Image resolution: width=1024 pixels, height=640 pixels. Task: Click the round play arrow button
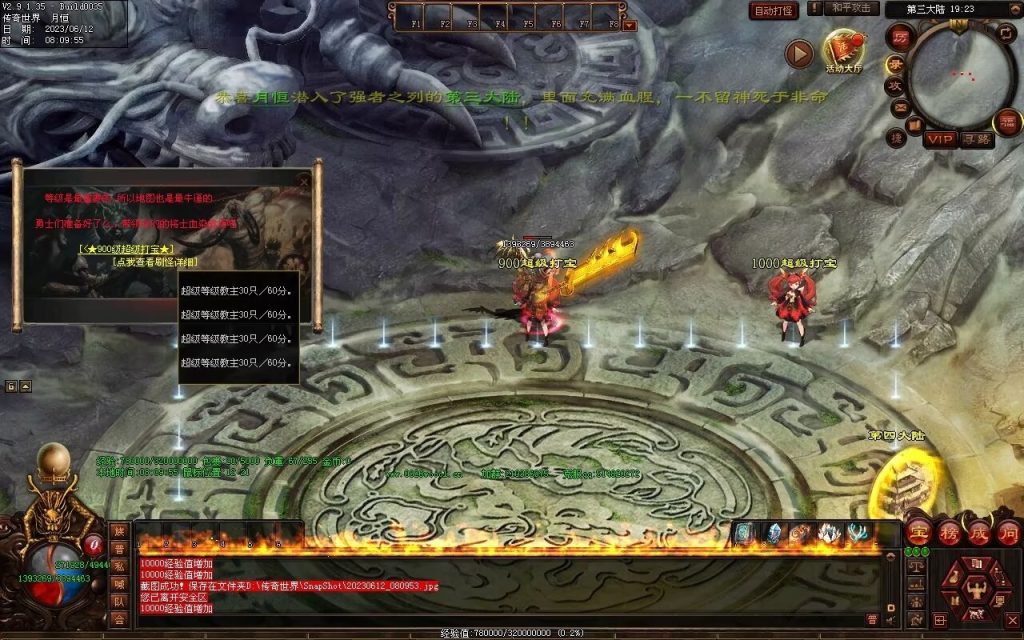[x=798, y=54]
